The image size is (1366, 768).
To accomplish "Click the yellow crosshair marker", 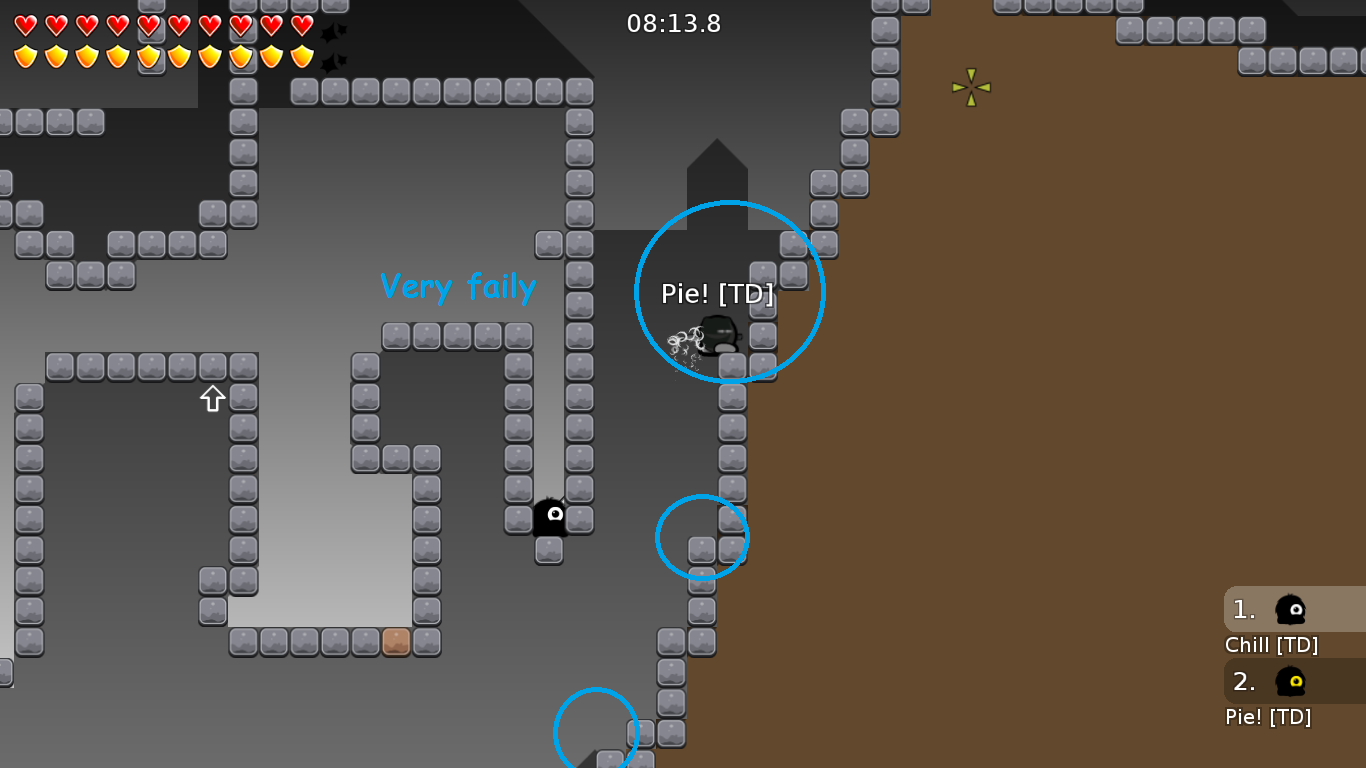I will click(969, 89).
